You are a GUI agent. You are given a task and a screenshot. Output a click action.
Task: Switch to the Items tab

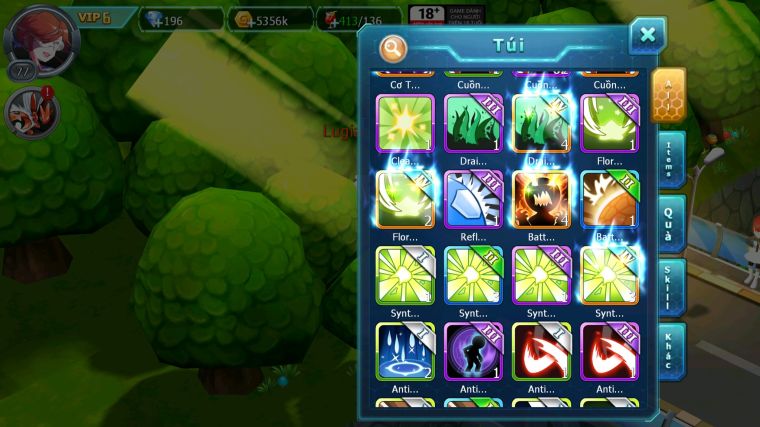670,159
